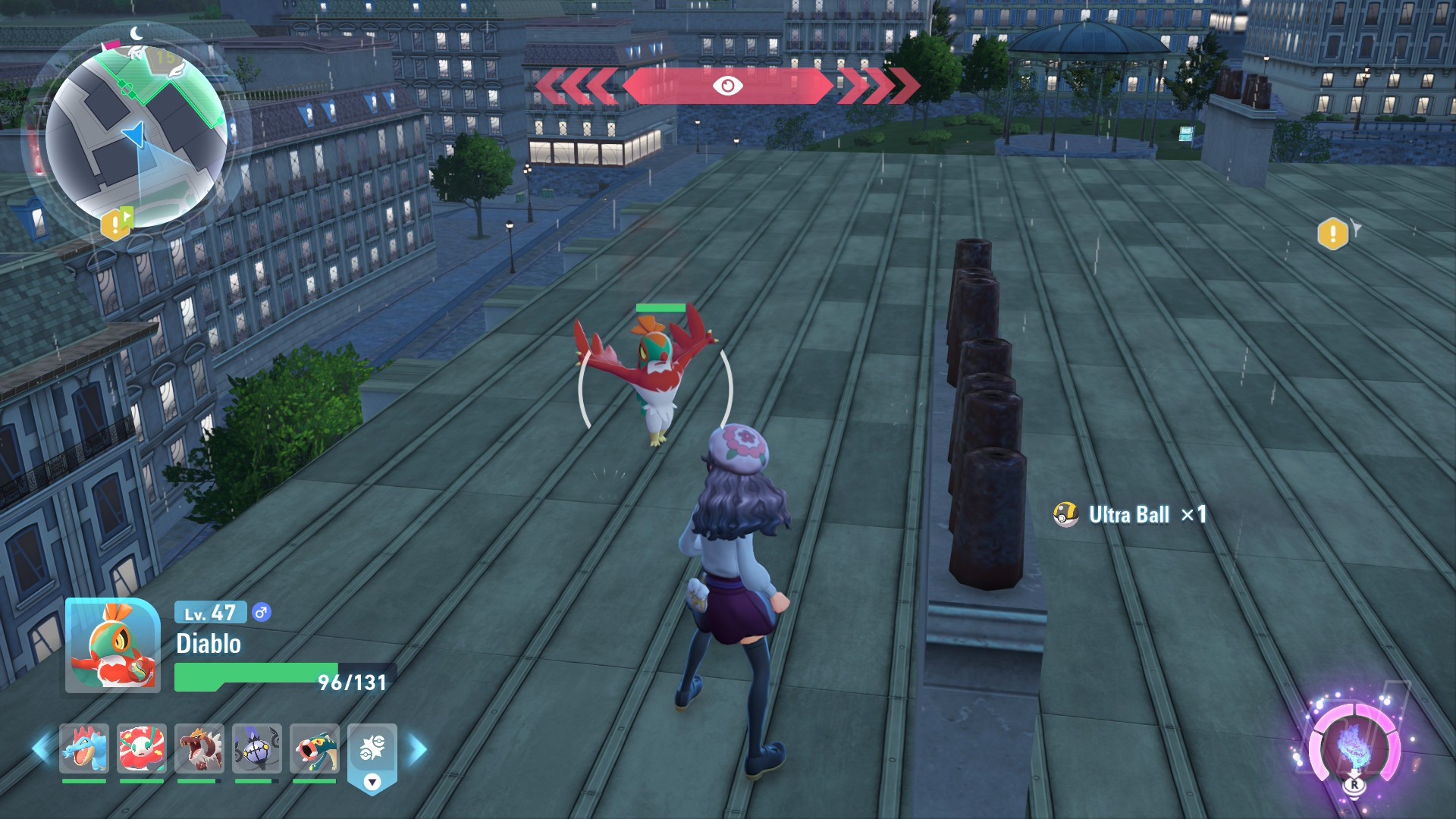Click the yellow exclamation objective marker

(1333, 234)
